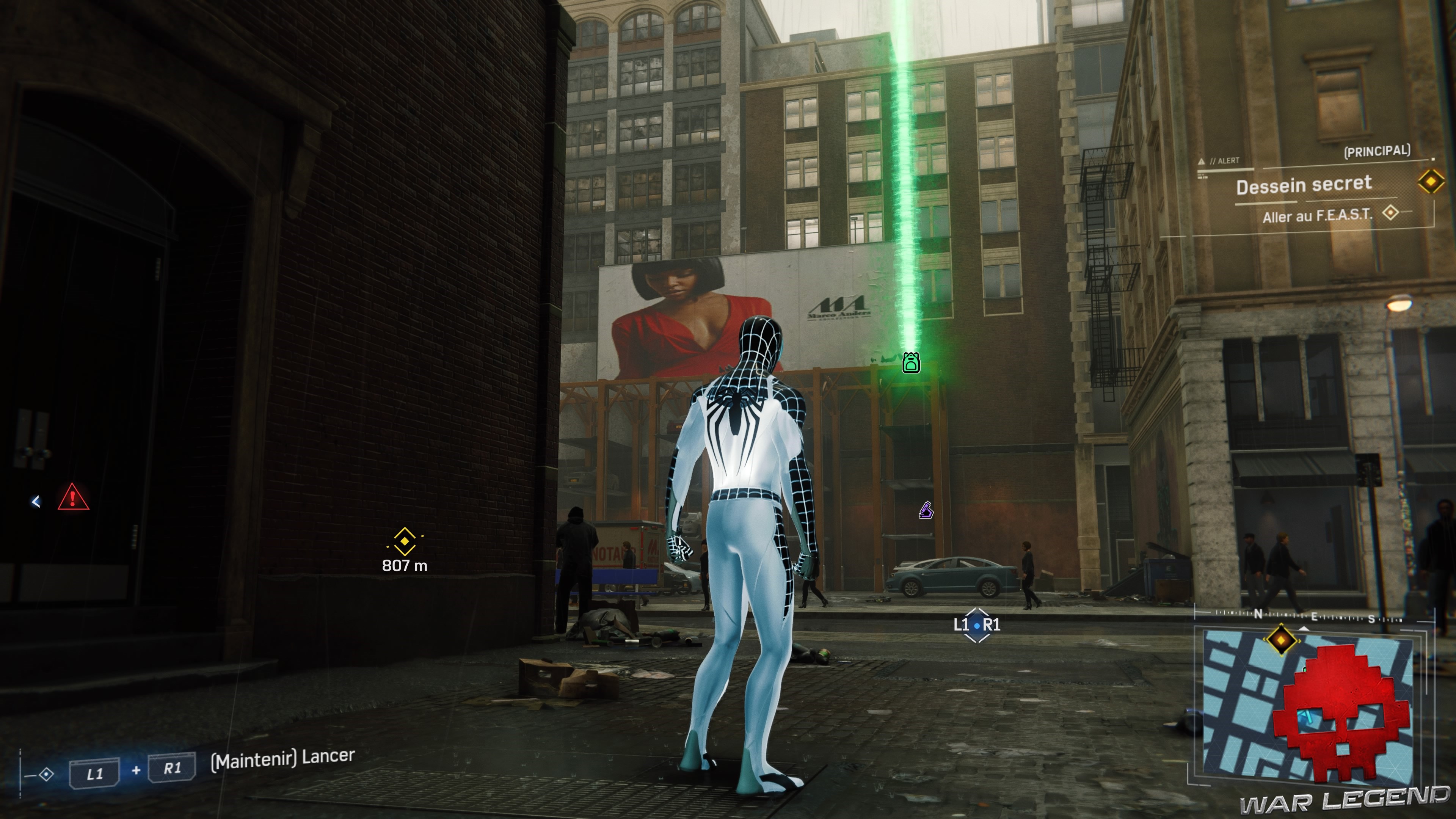The width and height of the screenshot is (1456, 819).
Task: Click the Aller au F.E.A.S.T. objective
Action: pos(1317,215)
